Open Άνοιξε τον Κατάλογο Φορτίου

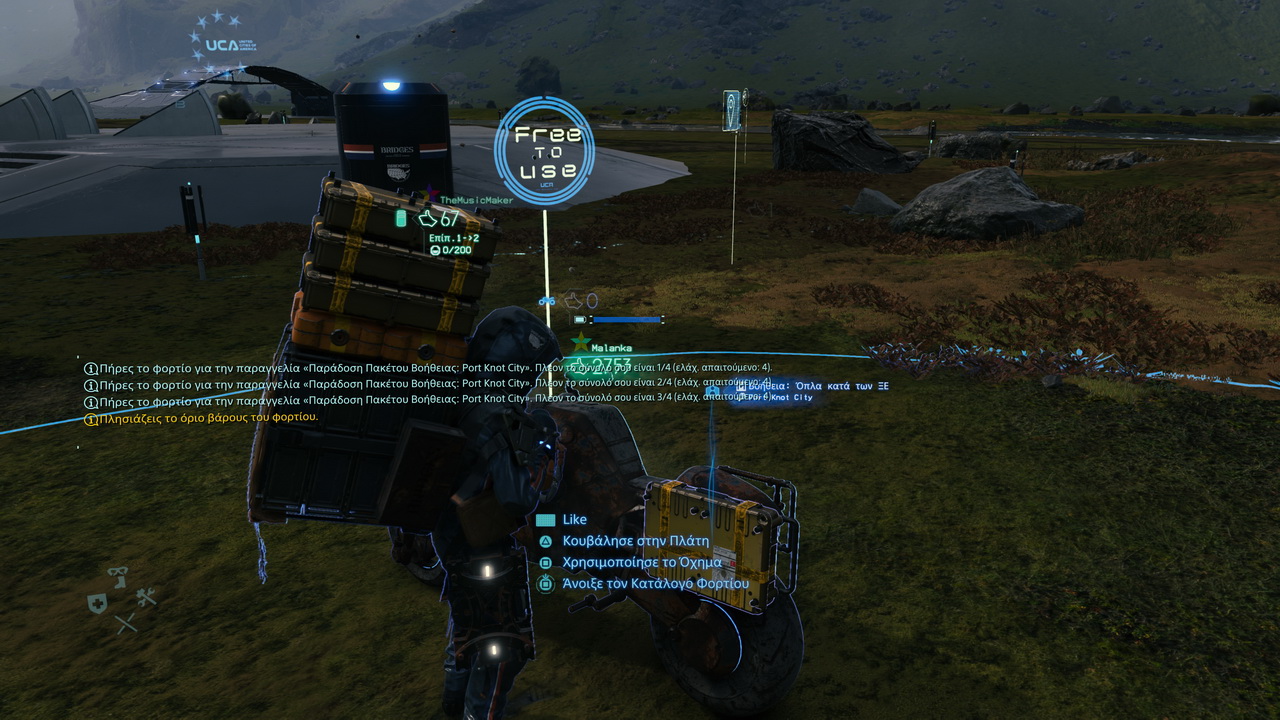655,583
